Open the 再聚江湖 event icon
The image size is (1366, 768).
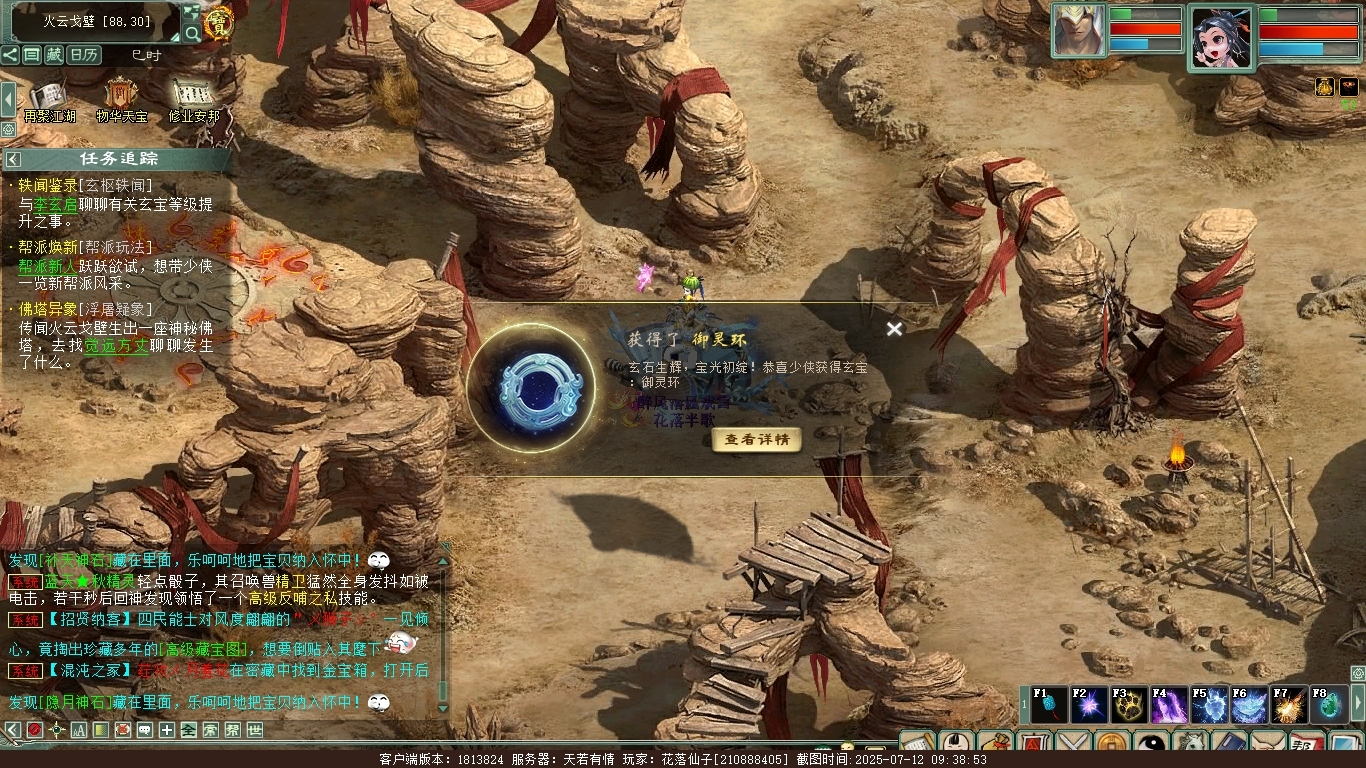(49, 100)
